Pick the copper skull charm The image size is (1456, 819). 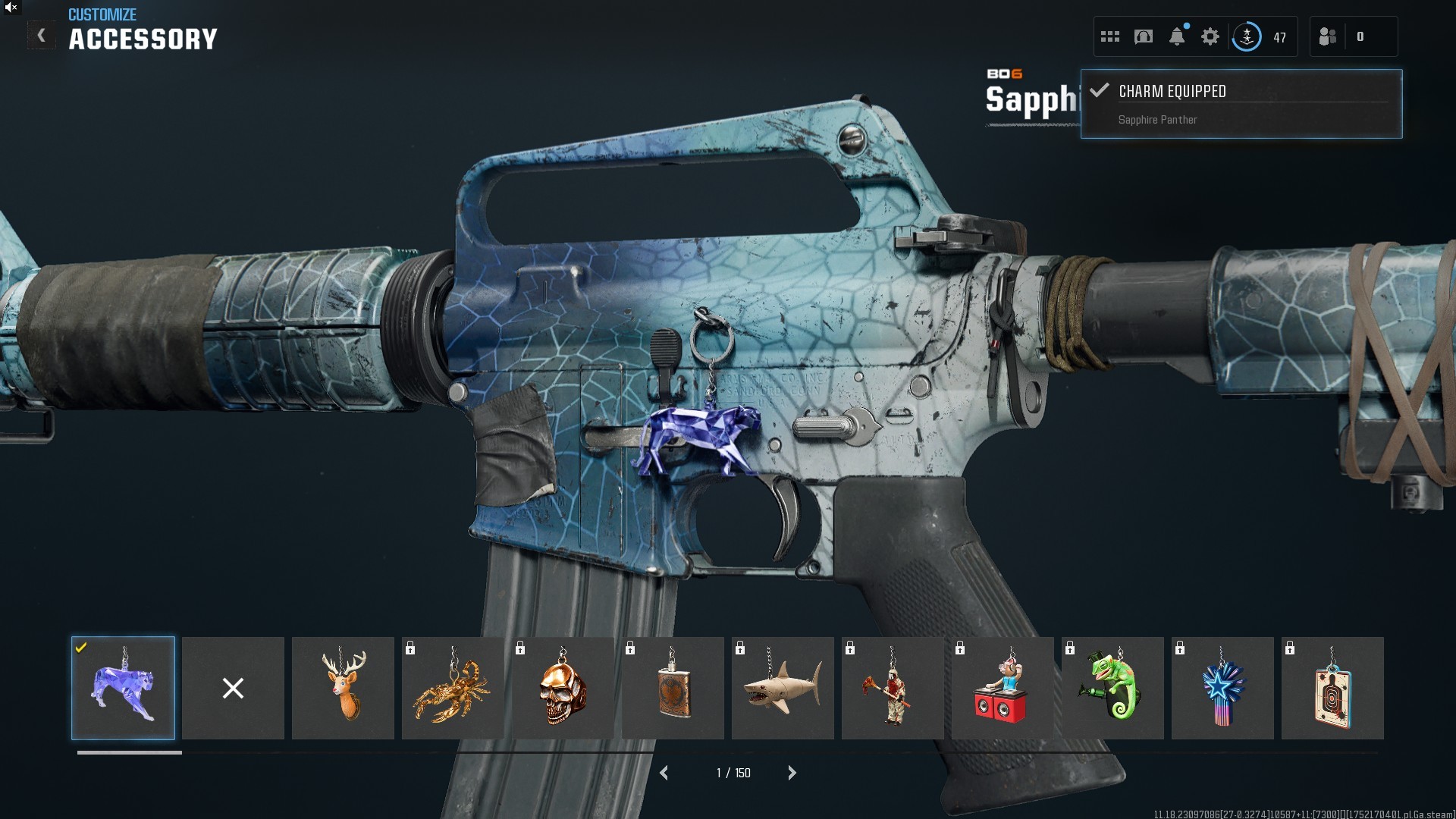coord(563,688)
